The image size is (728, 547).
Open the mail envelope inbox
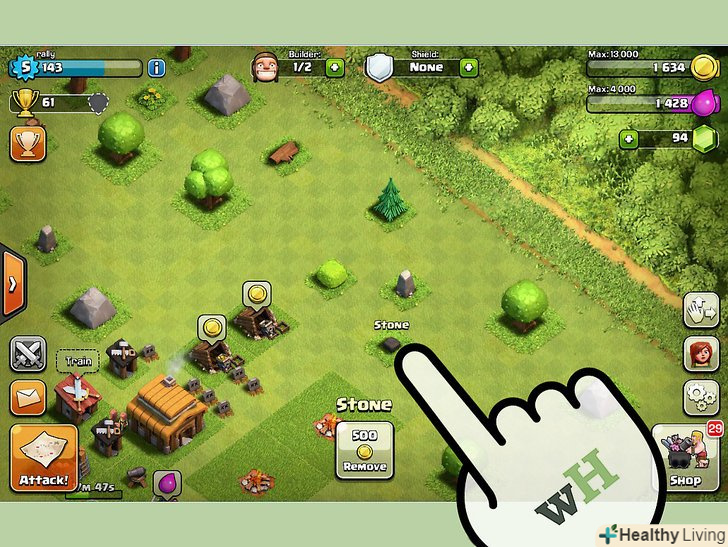point(27,398)
